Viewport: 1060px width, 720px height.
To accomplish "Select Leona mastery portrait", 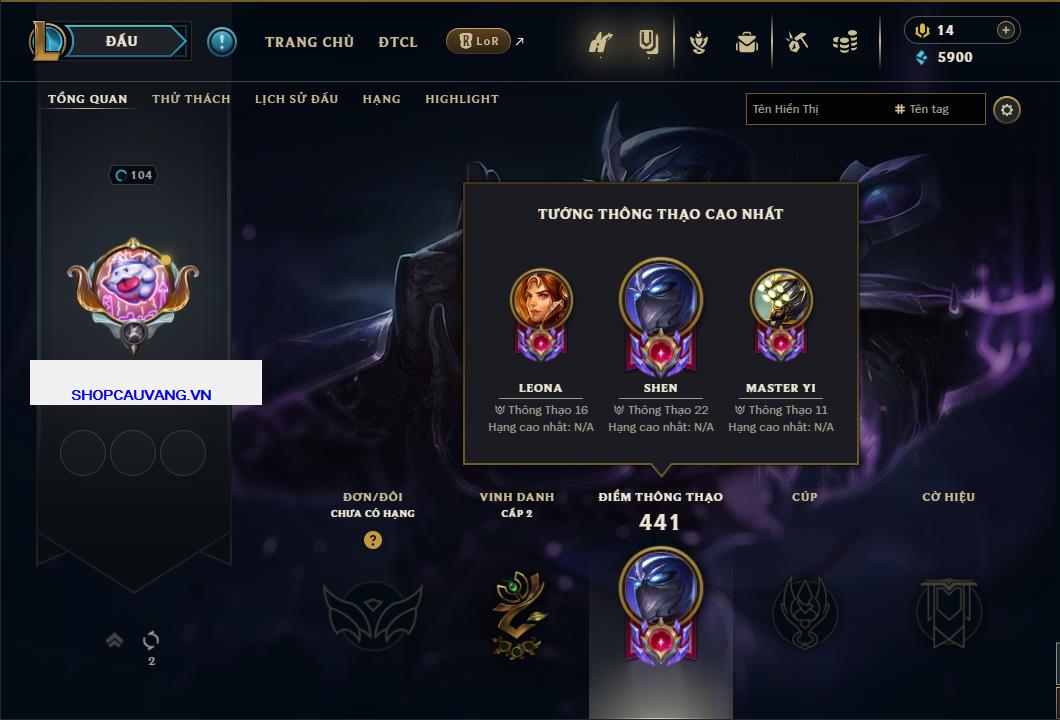I will 541,300.
